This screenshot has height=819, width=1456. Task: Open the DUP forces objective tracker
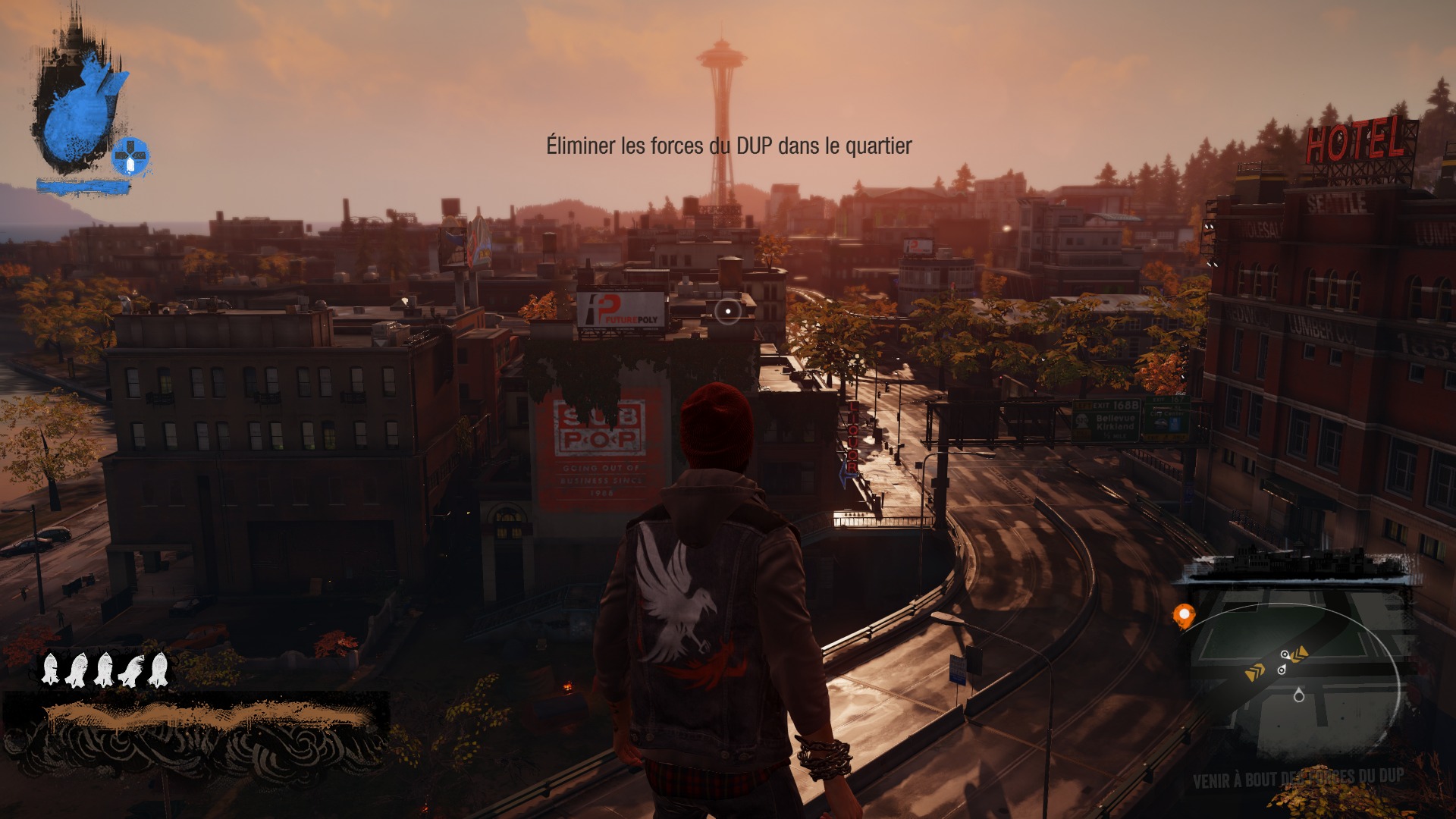point(1298,778)
